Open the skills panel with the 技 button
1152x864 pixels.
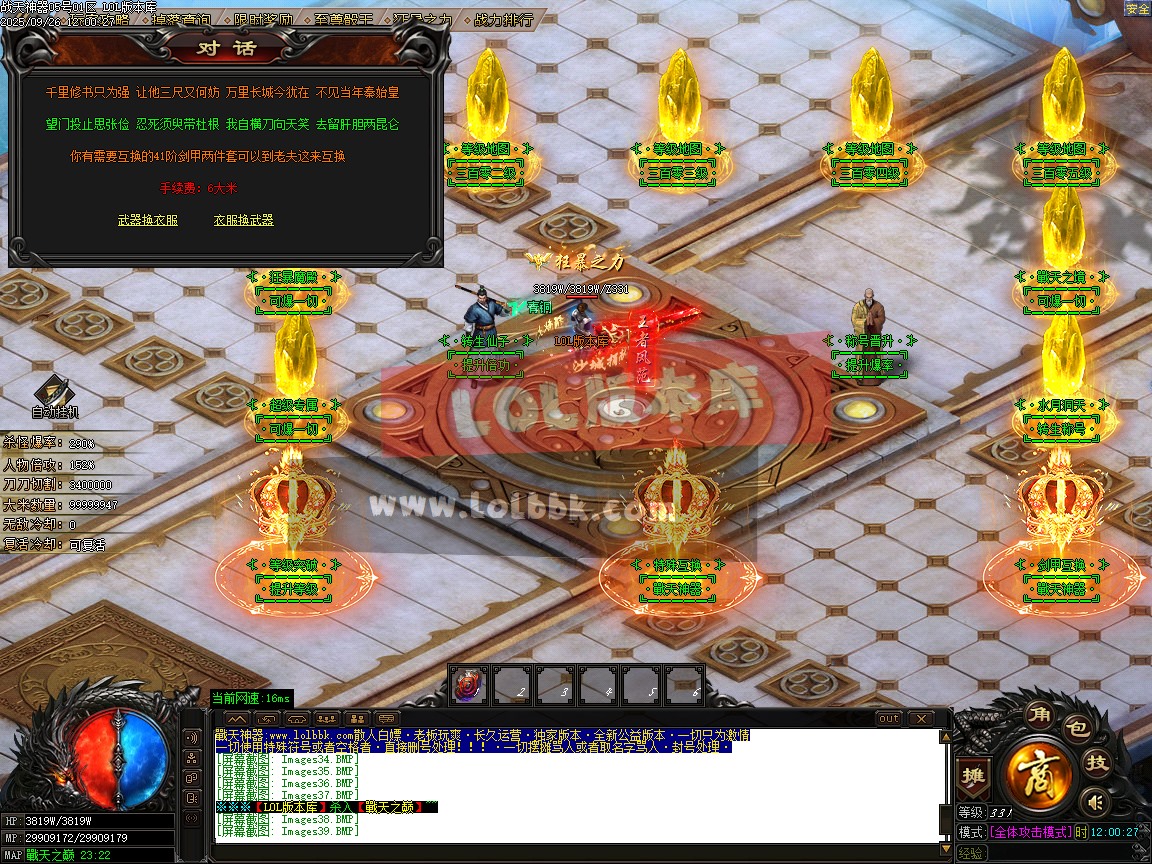tap(1097, 764)
